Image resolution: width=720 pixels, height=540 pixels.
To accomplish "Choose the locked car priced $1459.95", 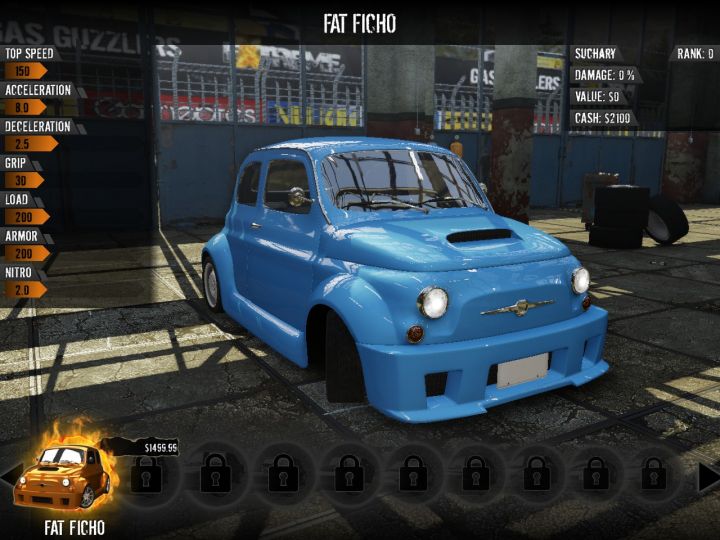I will pos(148,473).
